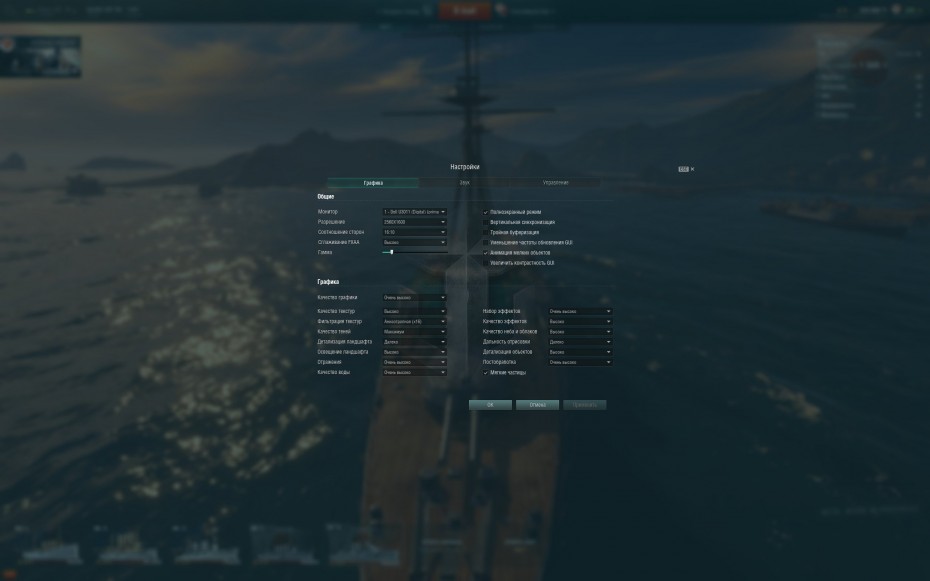
Task: Close the Настройки settings window
Action: coord(692,169)
